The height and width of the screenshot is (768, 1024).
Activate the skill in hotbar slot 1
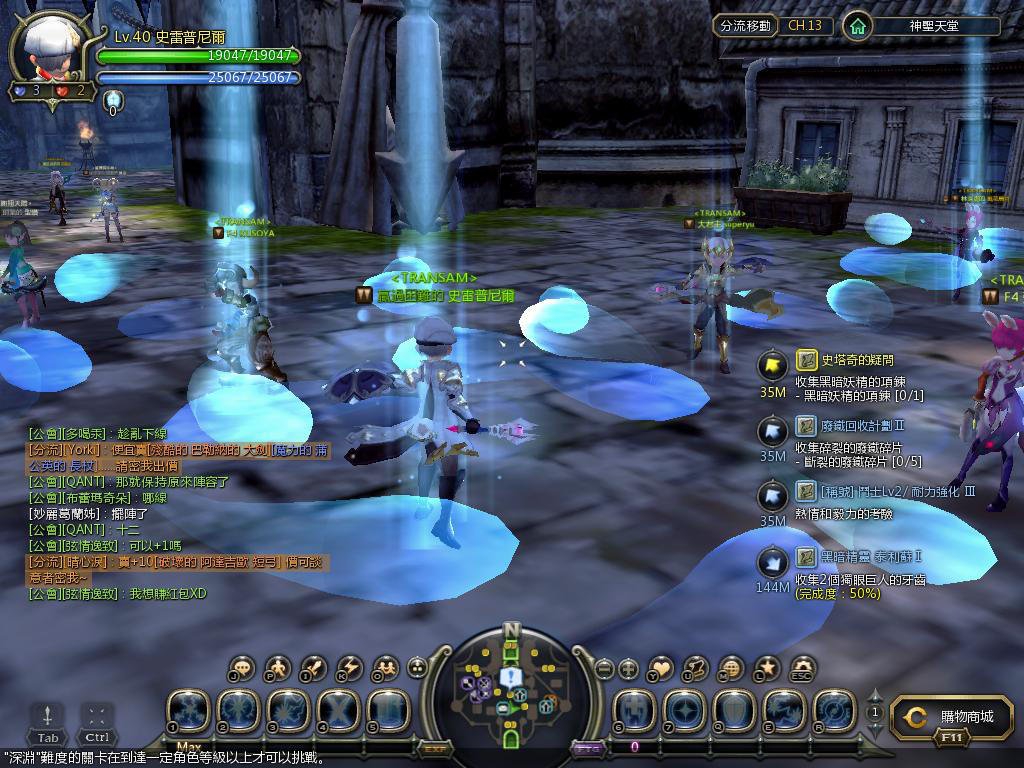point(188,709)
